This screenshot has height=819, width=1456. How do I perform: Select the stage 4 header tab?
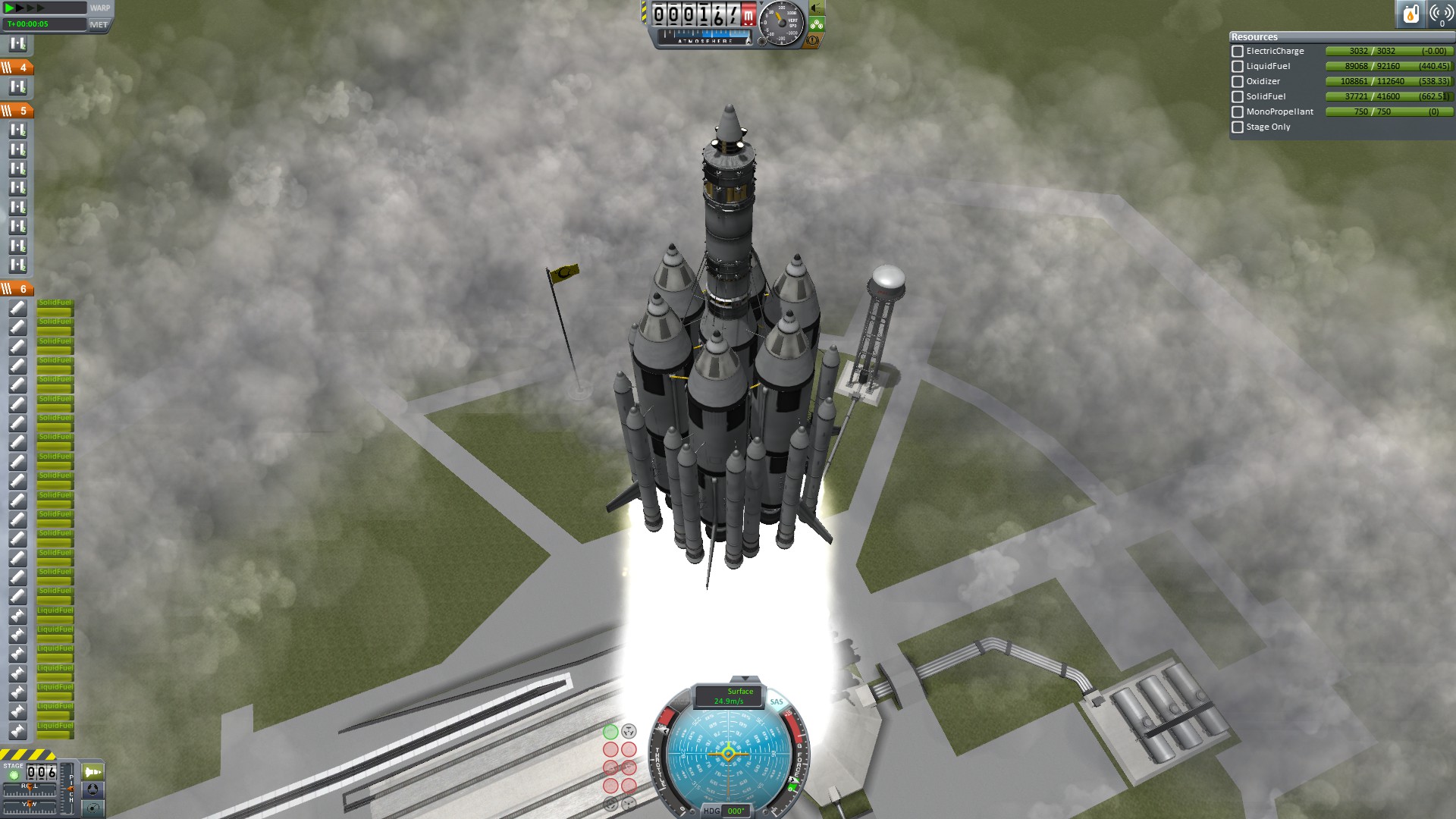(x=17, y=67)
